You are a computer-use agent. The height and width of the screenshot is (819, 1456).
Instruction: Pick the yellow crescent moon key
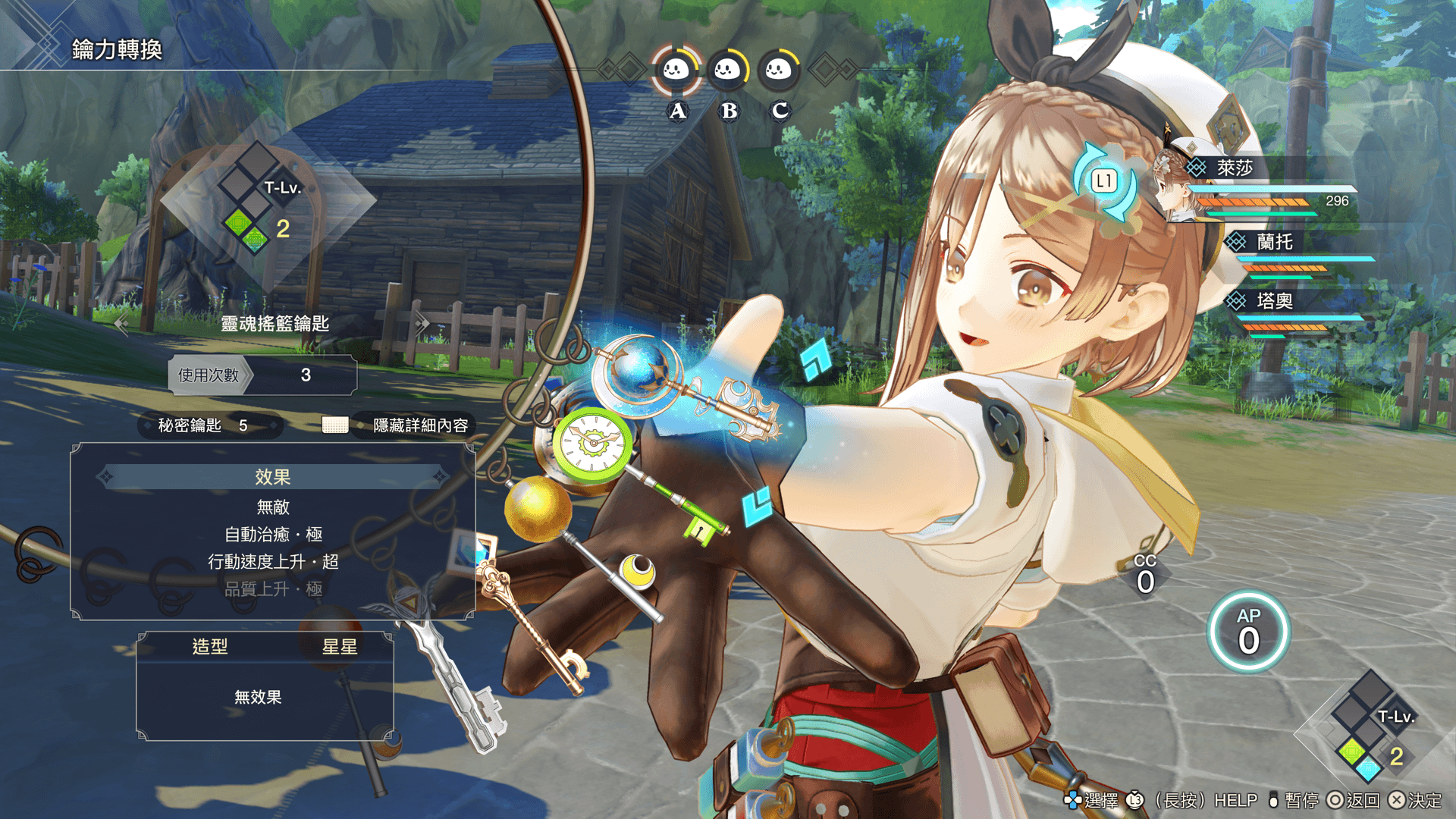638,570
